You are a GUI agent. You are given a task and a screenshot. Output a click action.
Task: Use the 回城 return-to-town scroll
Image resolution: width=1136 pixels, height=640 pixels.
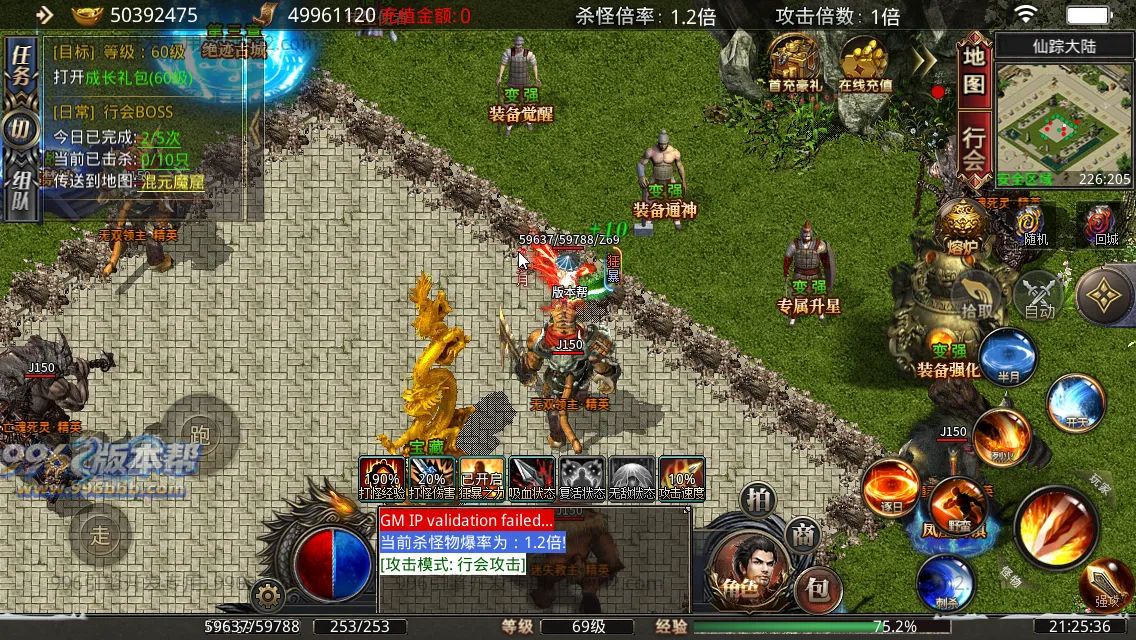tap(1105, 226)
